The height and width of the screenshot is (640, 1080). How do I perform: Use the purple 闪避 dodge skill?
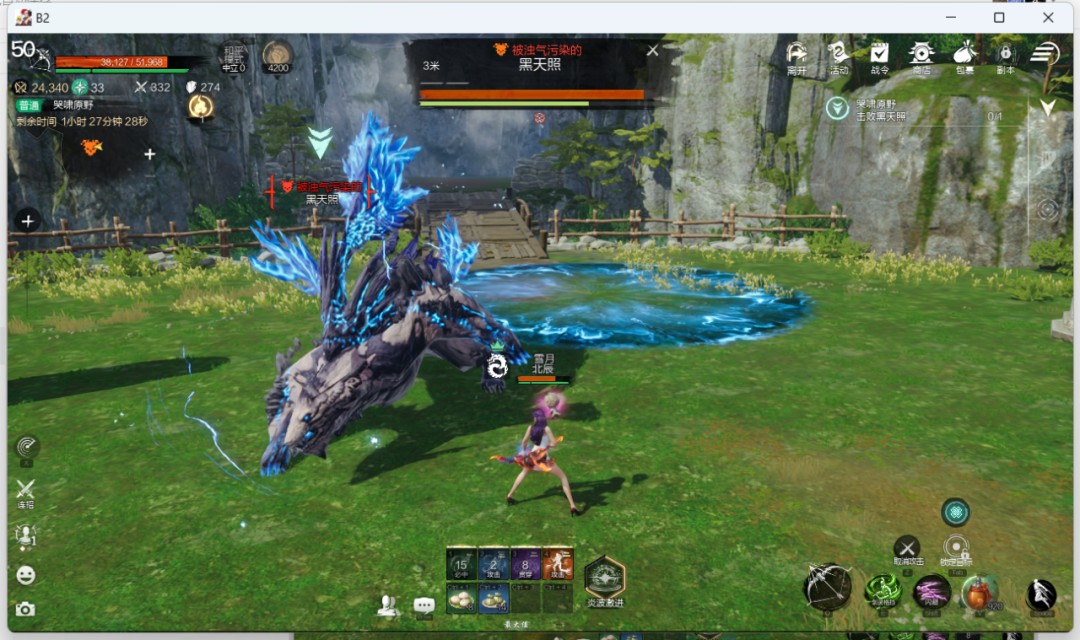coord(932,591)
